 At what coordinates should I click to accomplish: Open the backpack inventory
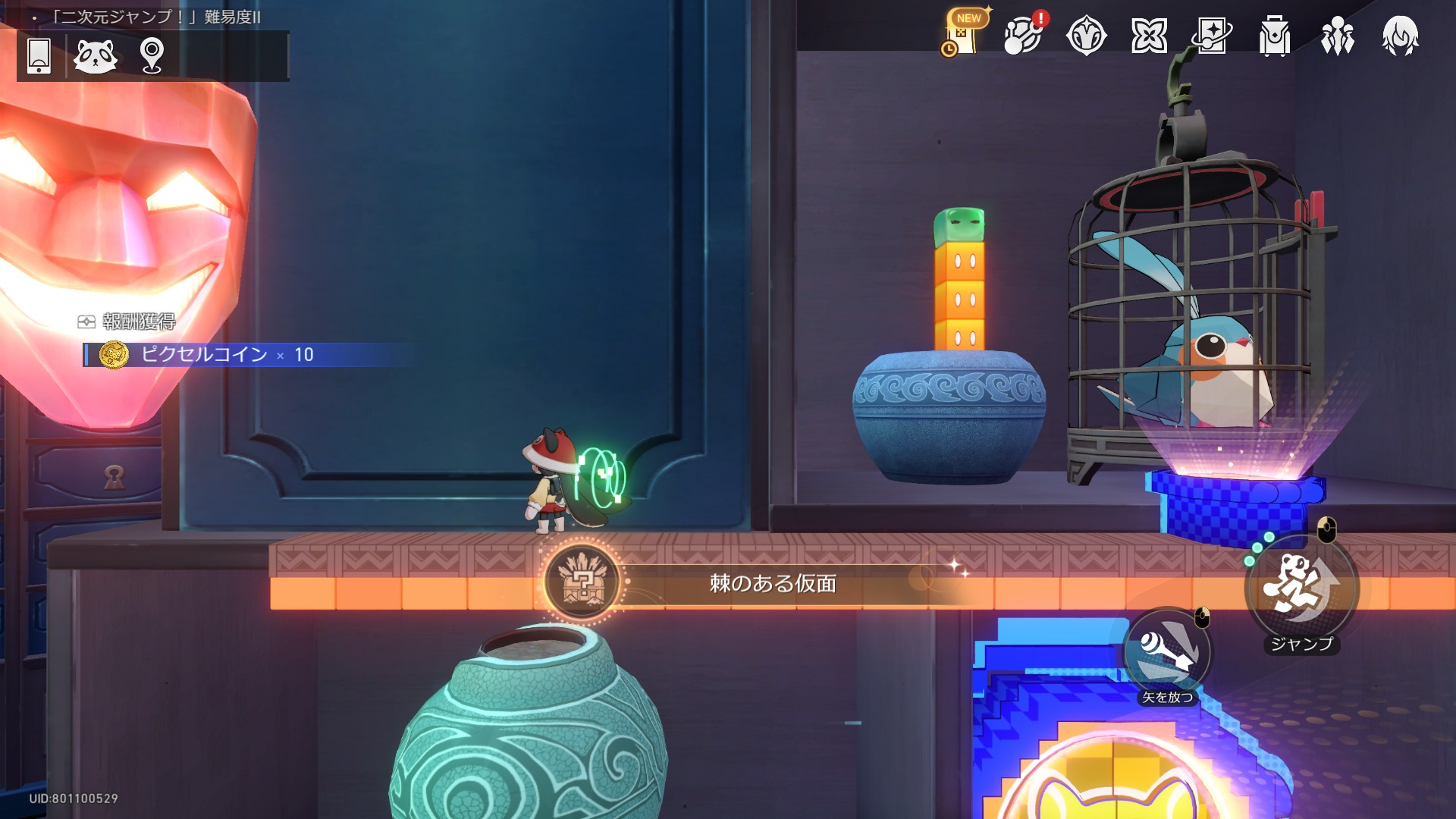(1275, 36)
